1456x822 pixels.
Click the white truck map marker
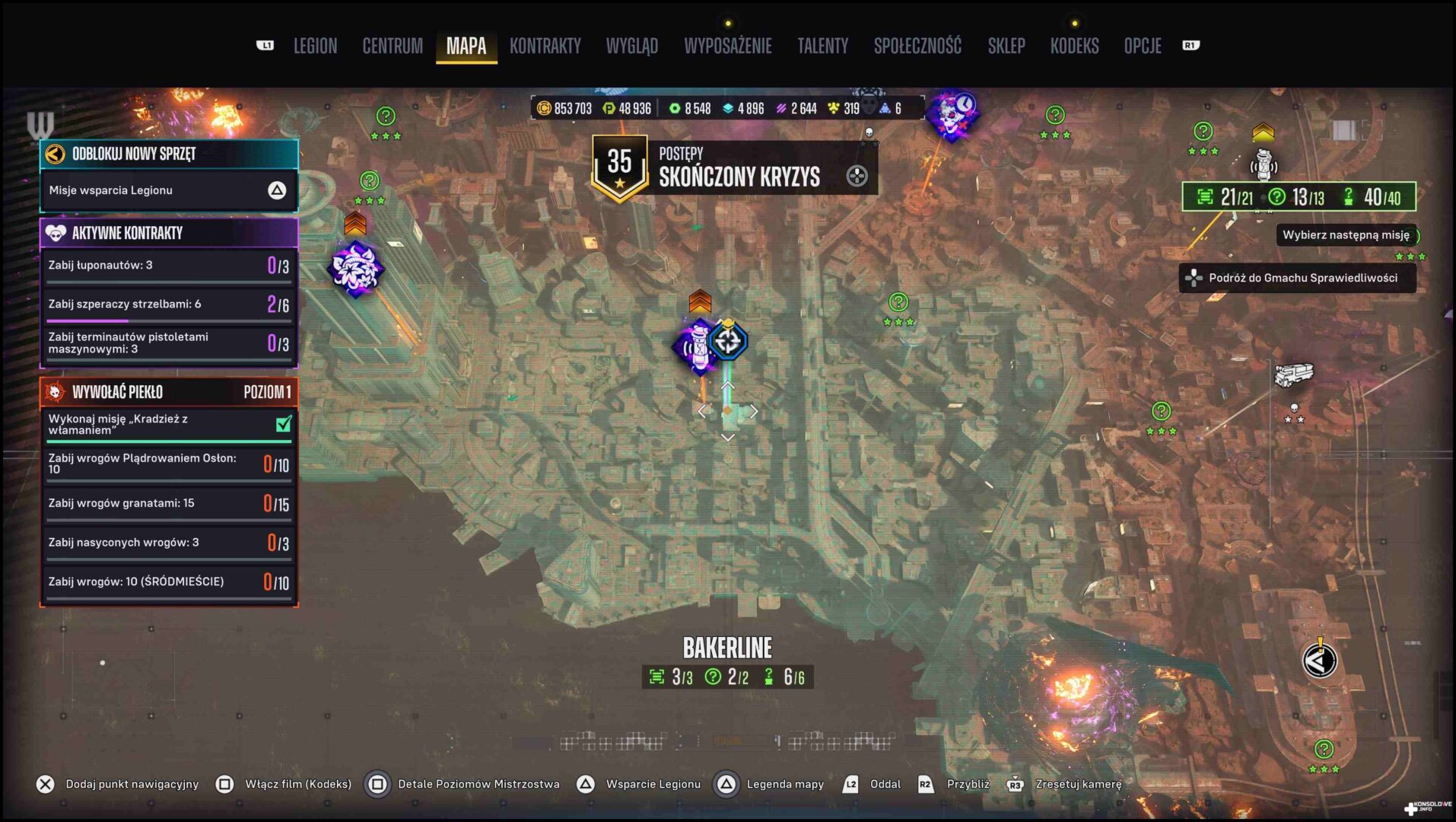(x=1293, y=374)
